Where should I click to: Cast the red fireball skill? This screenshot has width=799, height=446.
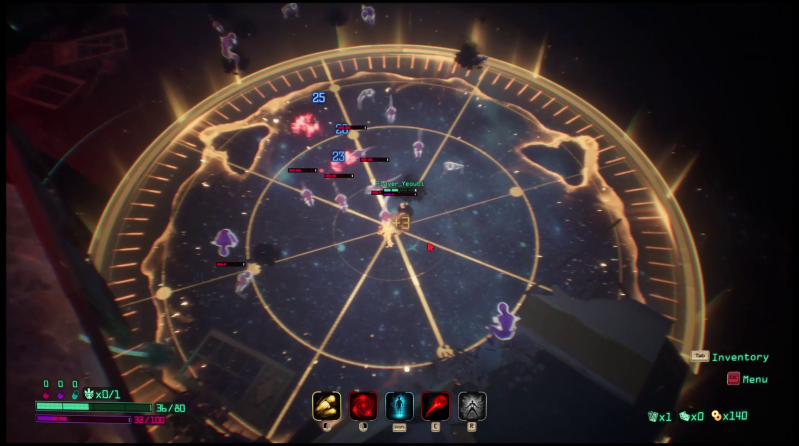click(435, 405)
